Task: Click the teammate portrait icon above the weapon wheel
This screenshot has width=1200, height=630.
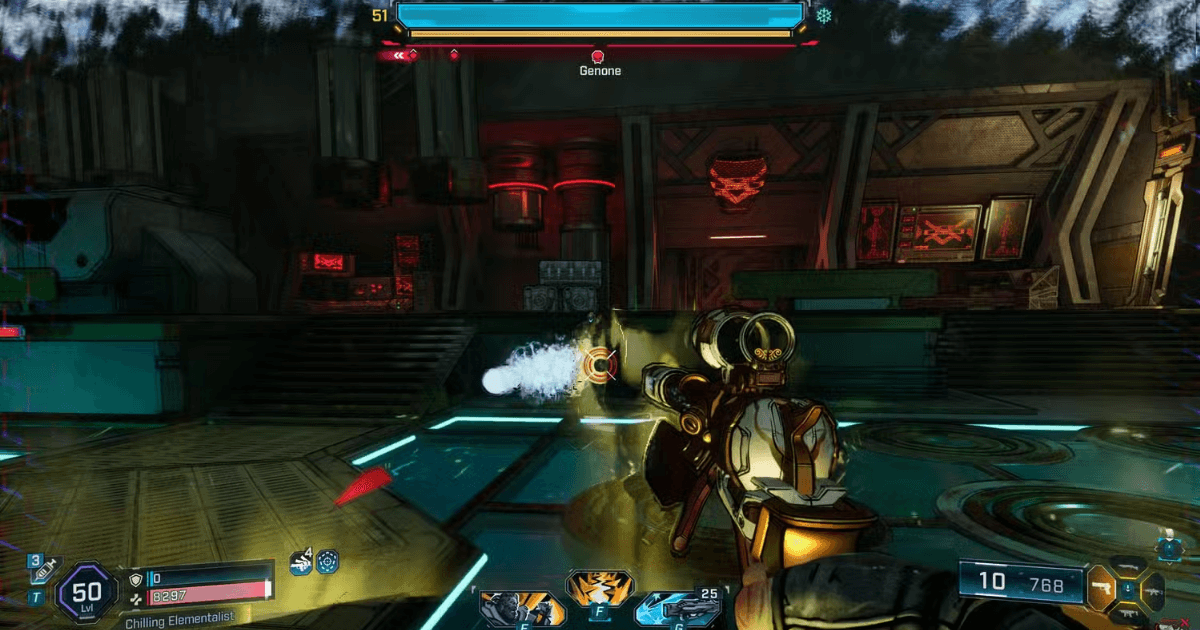Action: point(1167,545)
